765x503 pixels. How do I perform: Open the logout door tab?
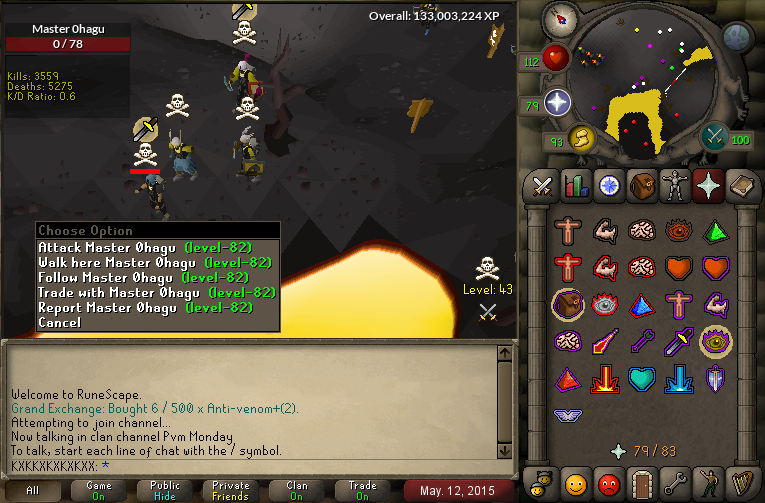641,482
